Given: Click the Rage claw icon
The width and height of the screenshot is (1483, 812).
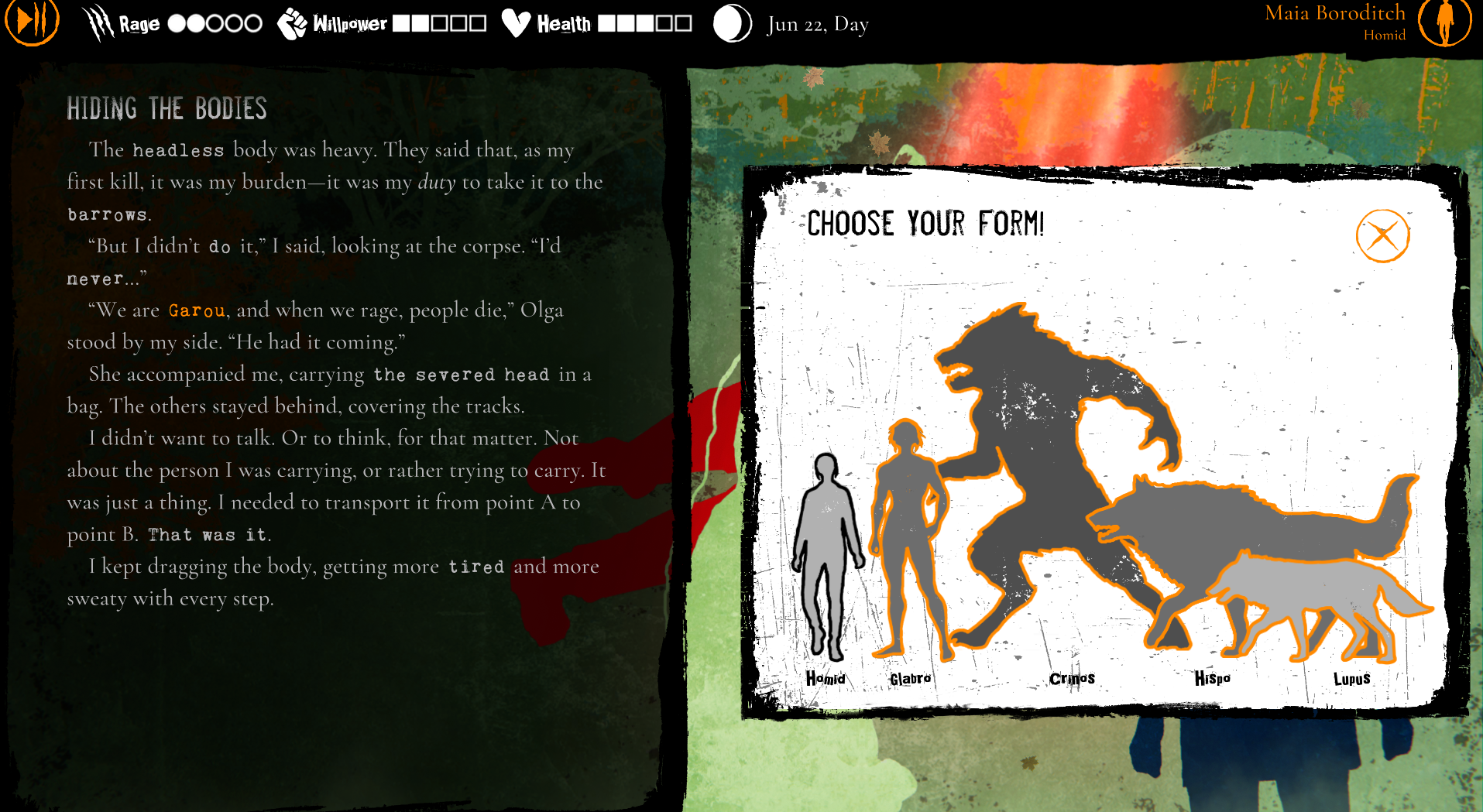Looking at the screenshot, I should coord(96,22).
